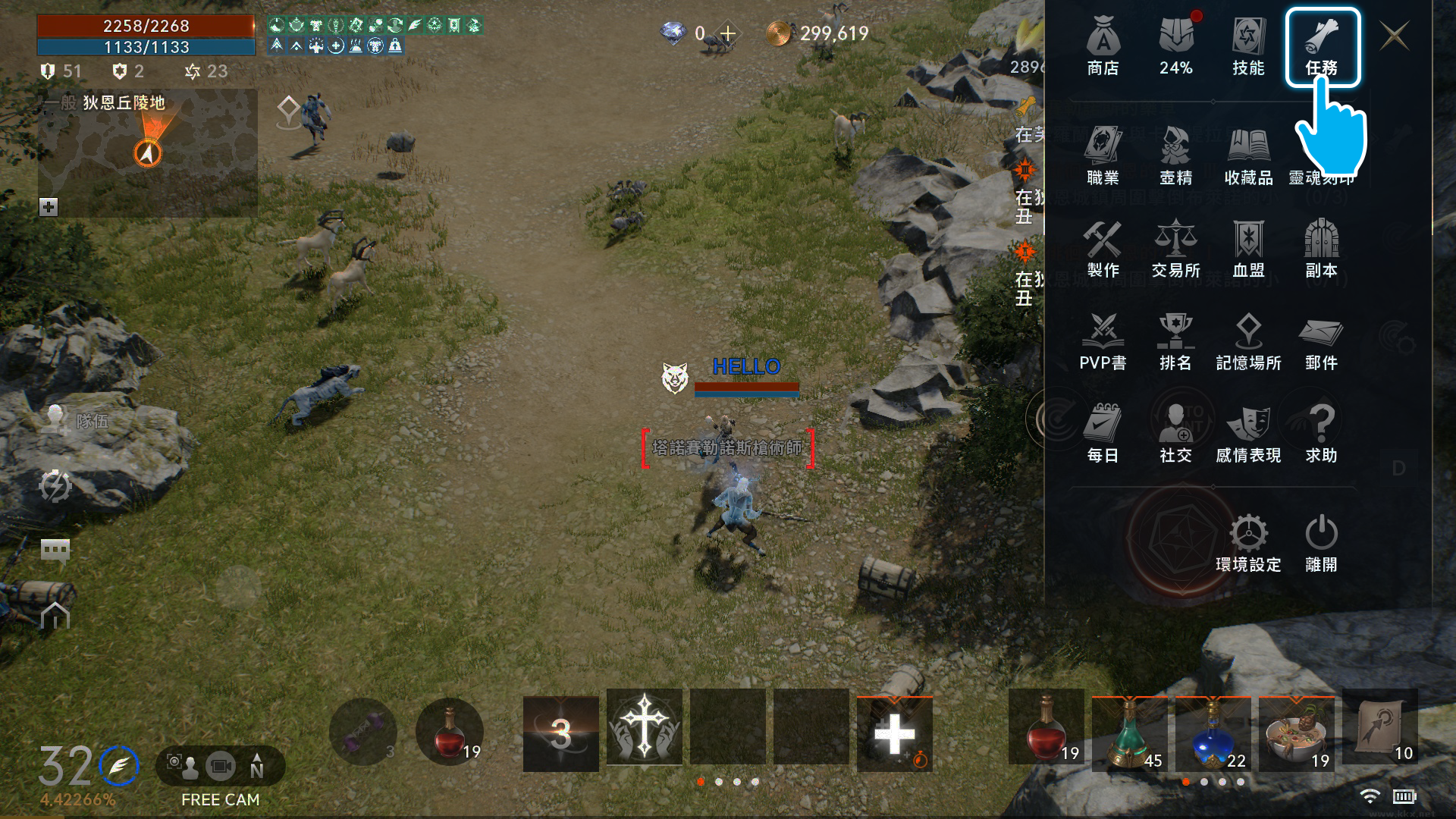Add diamonds with the plus button
The width and height of the screenshot is (1456, 819).
click(728, 33)
